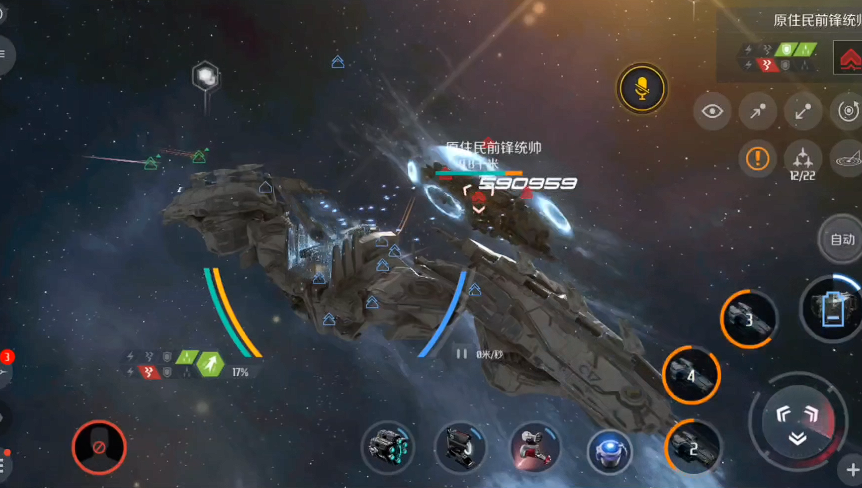Tap the orange exclamation alert button
Screen dimensions: 862x488
pos(757,157)
